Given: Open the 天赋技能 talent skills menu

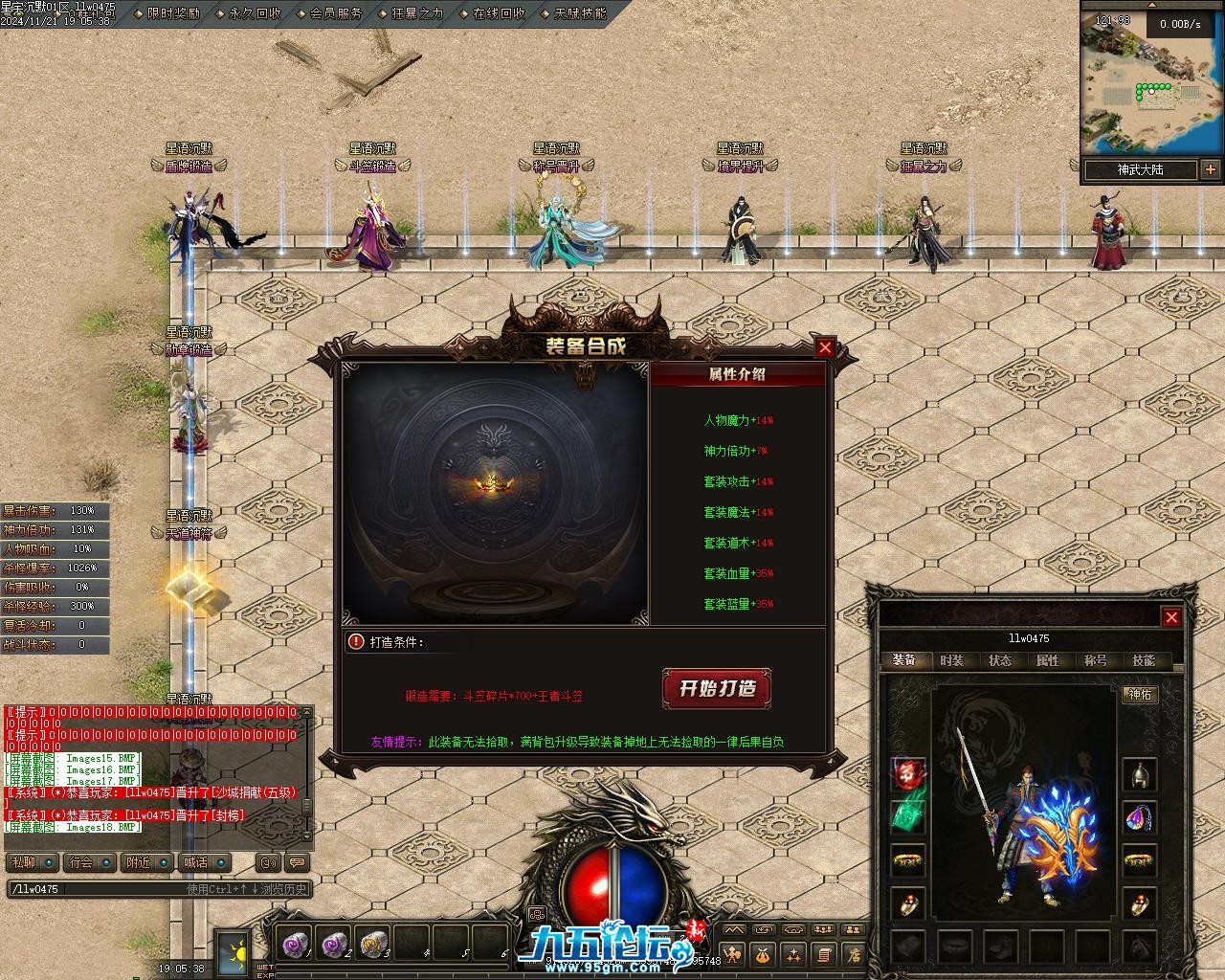Looking at the screenshot, I should 580,13.
